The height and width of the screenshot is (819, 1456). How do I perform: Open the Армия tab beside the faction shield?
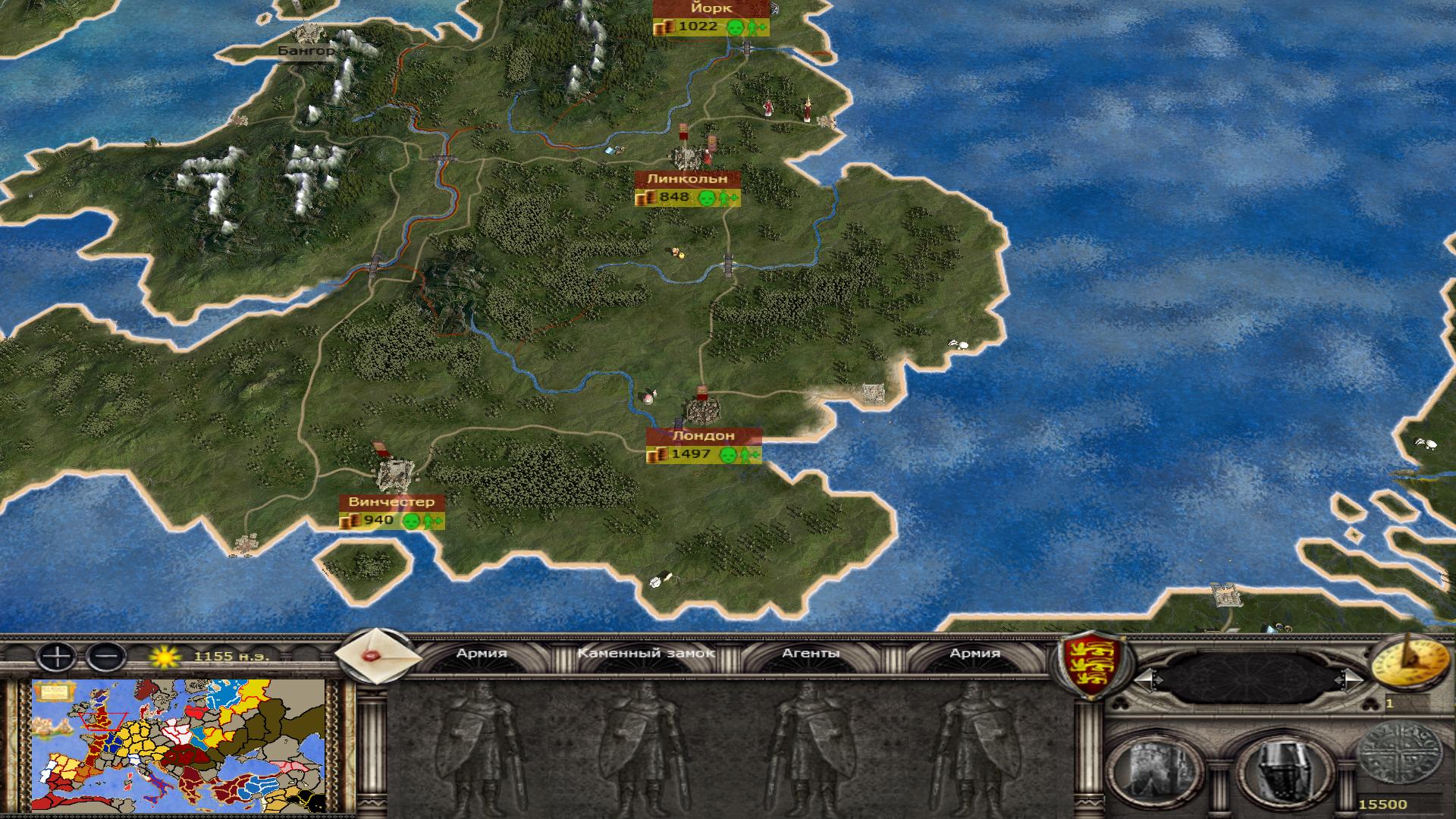click(974, 653)
